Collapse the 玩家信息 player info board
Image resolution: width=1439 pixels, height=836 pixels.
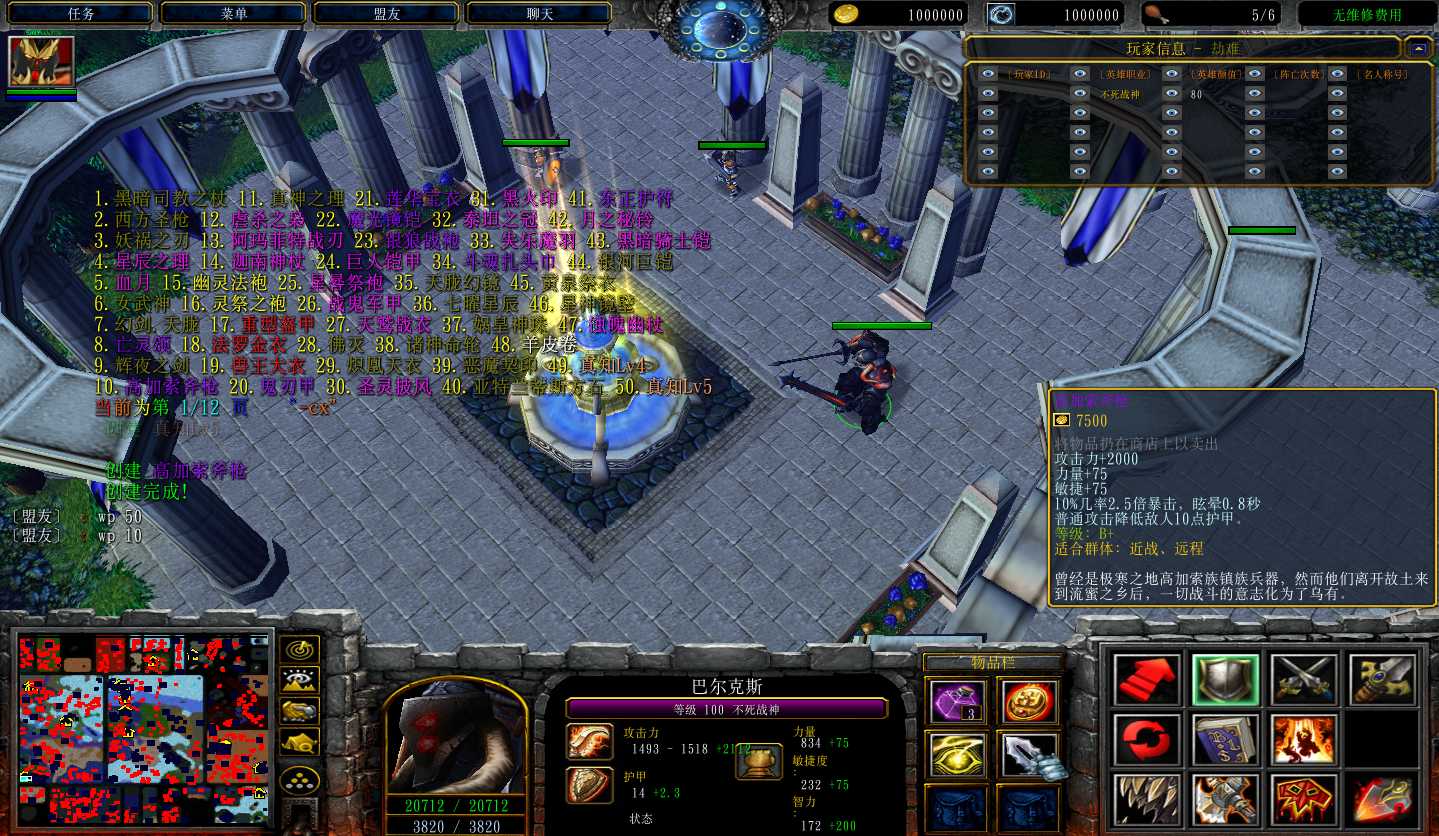[x=1418, y=48]
